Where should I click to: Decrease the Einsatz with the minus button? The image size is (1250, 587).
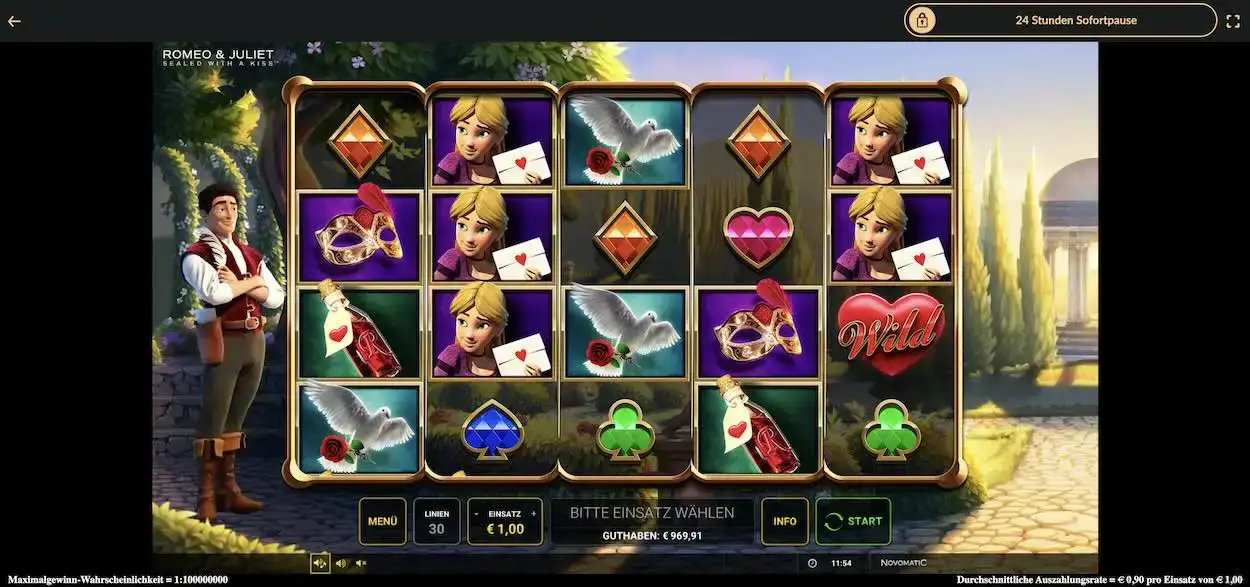click(x=477, y=513)
